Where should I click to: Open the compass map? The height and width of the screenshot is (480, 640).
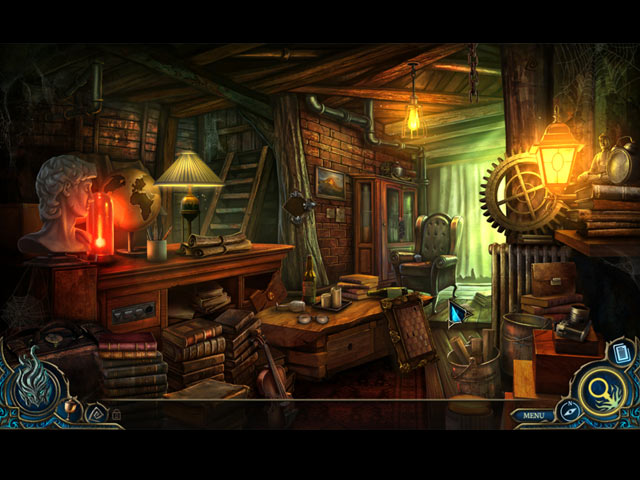click(569, 408)
